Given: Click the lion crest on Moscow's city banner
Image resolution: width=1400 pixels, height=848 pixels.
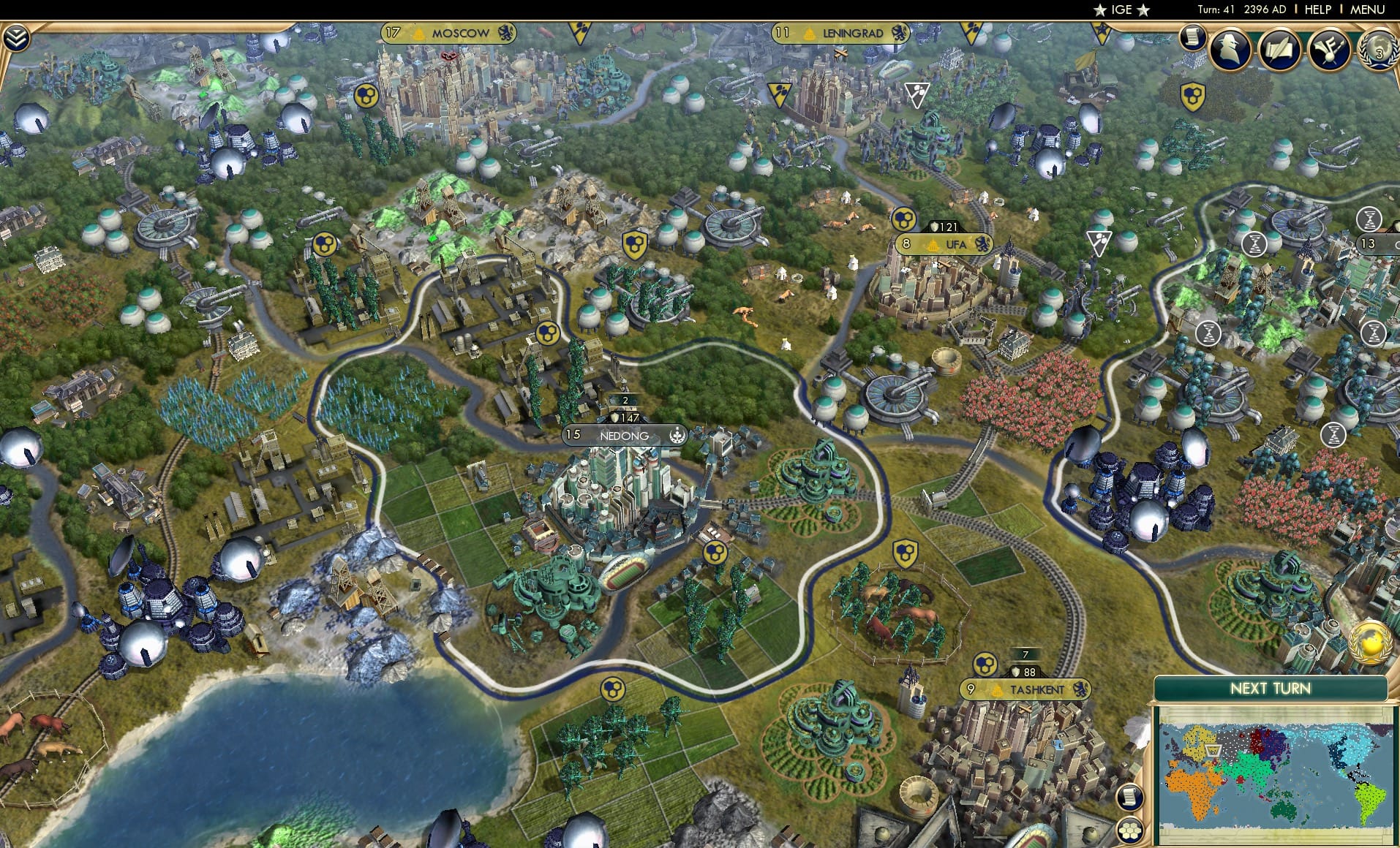Looking at the screenshot, I should coord(506,32).
